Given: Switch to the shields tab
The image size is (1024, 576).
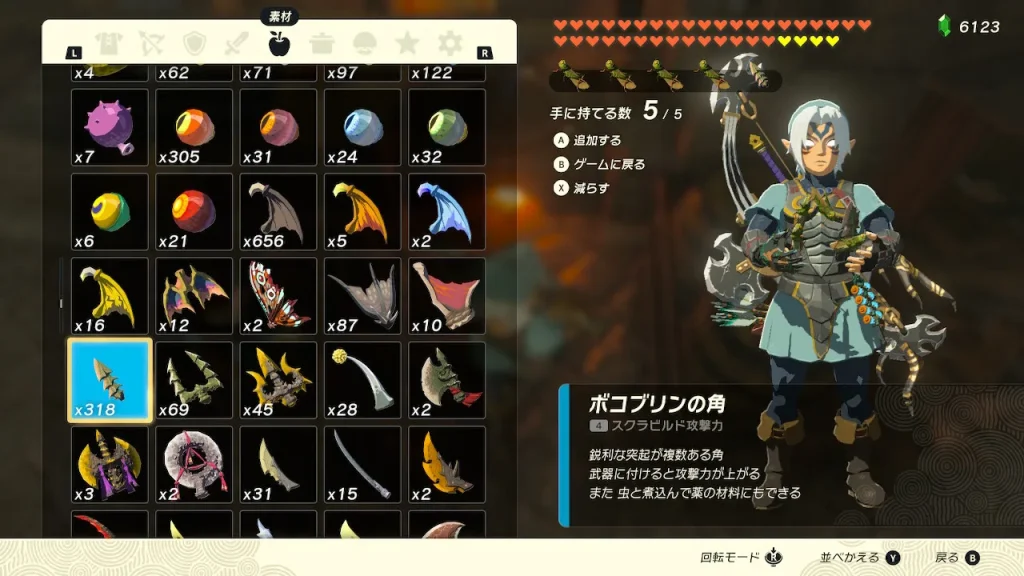Looking at the screenshot, I should [x=194, y=43].
